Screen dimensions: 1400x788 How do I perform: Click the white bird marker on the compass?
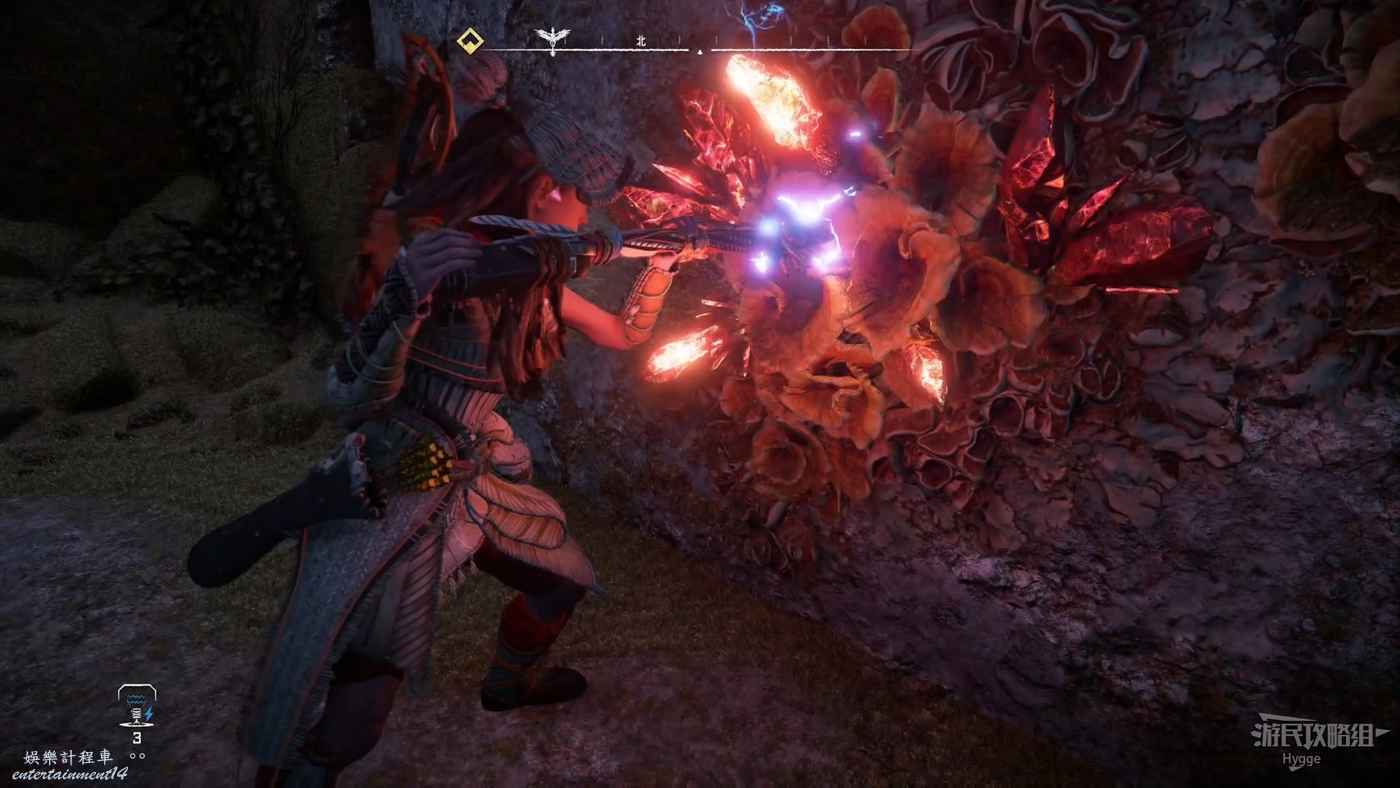(x=547, y=39)
